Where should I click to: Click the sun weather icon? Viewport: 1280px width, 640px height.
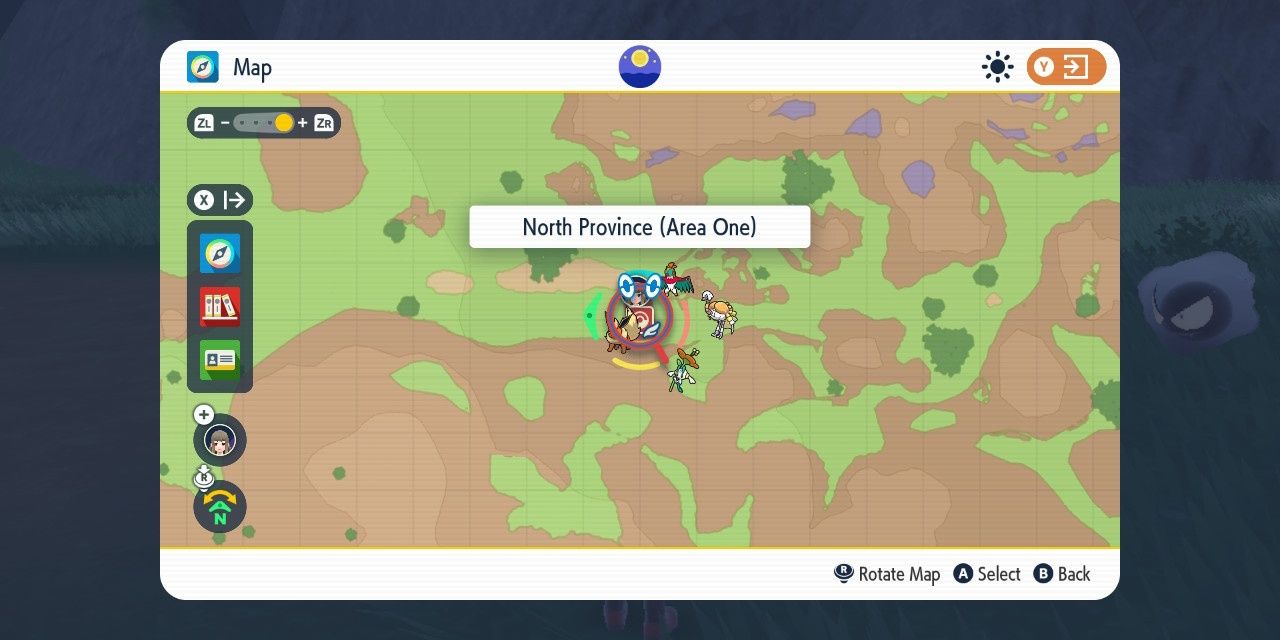tap(997, 67)
